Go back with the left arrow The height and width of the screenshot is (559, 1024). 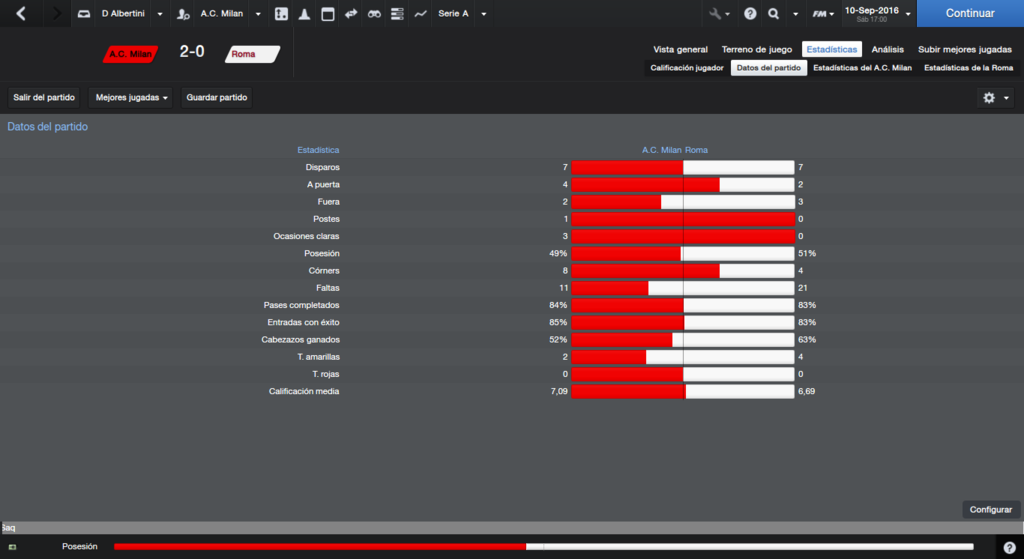[21, 14]
